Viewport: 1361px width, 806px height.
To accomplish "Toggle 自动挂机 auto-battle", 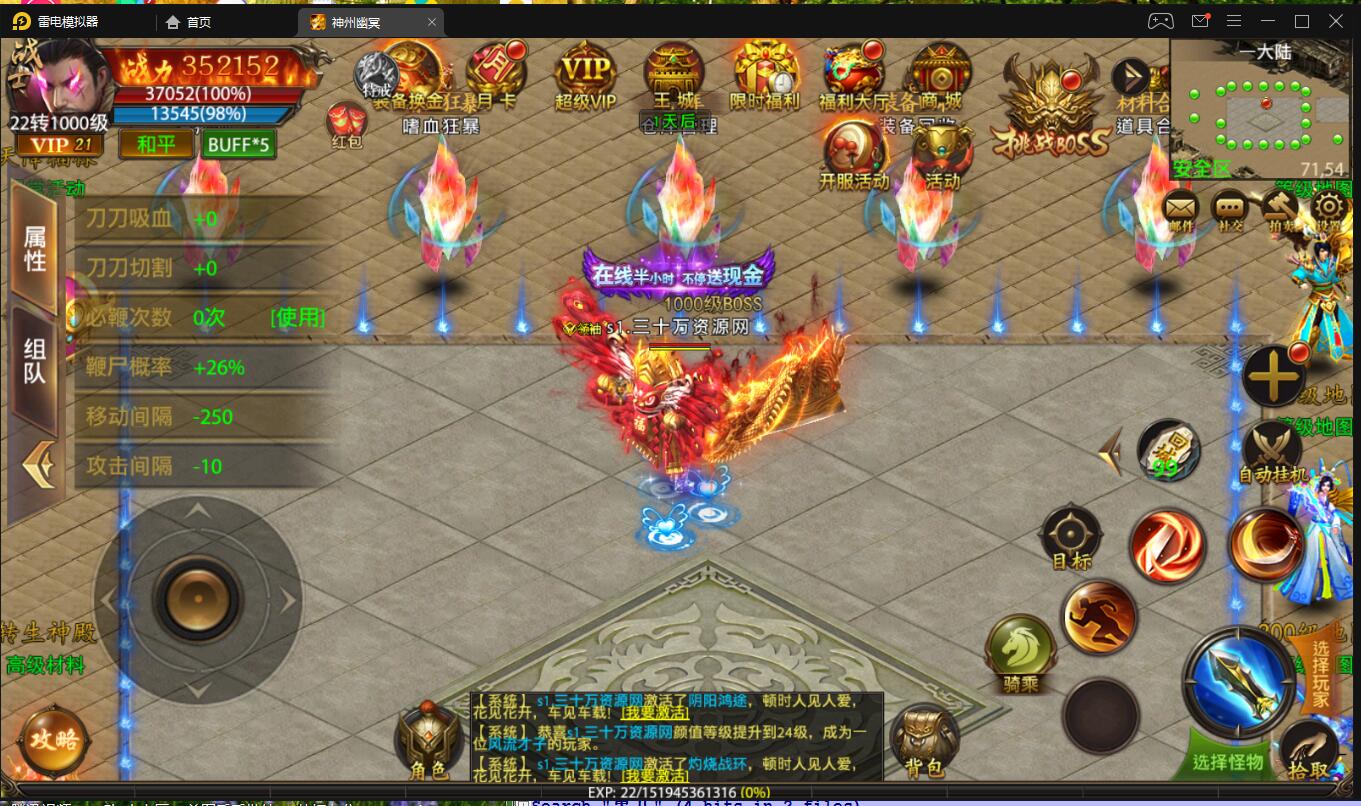I will click(1272, 450).
